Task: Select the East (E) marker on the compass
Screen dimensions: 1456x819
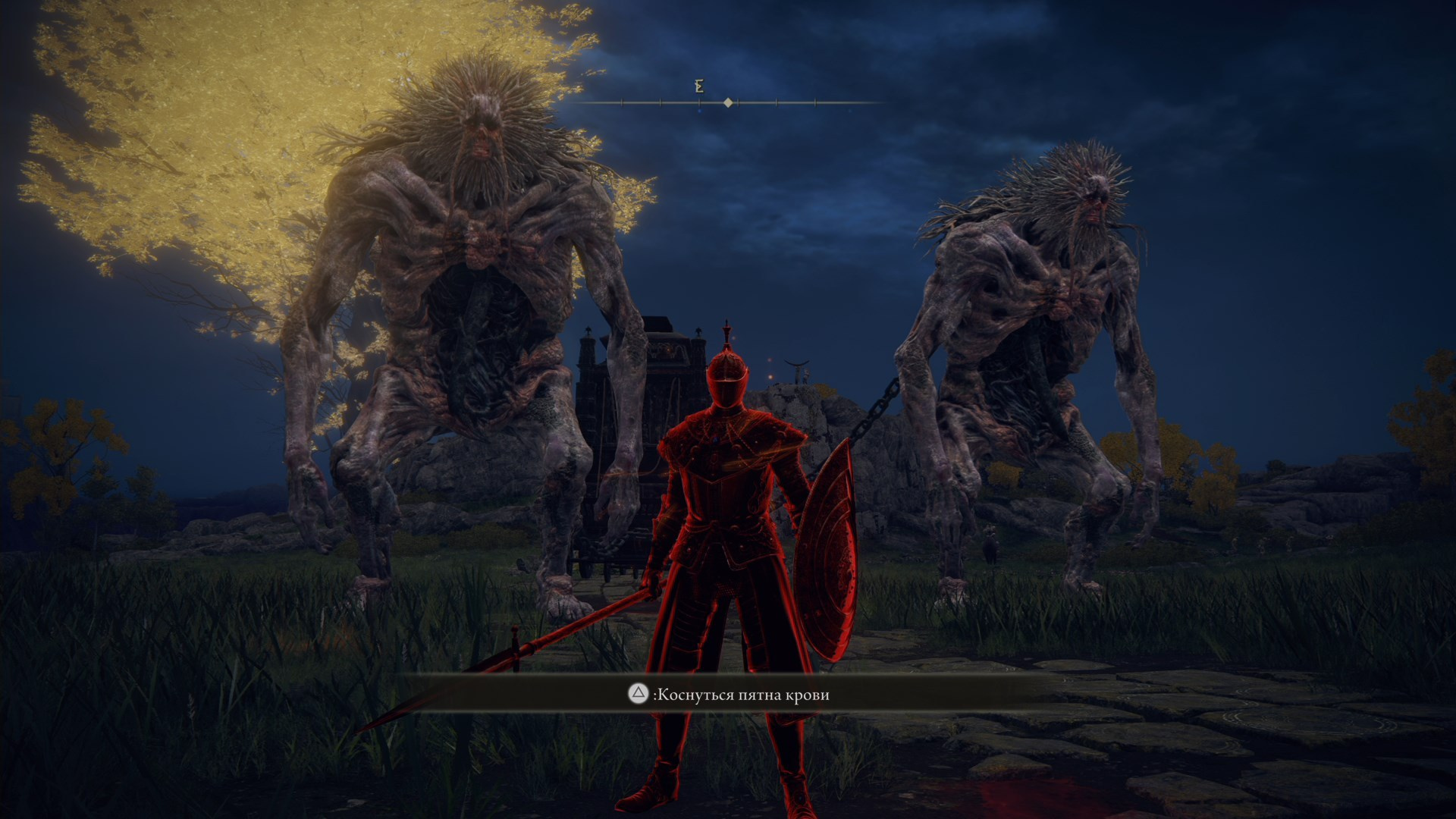Action: 698,86
